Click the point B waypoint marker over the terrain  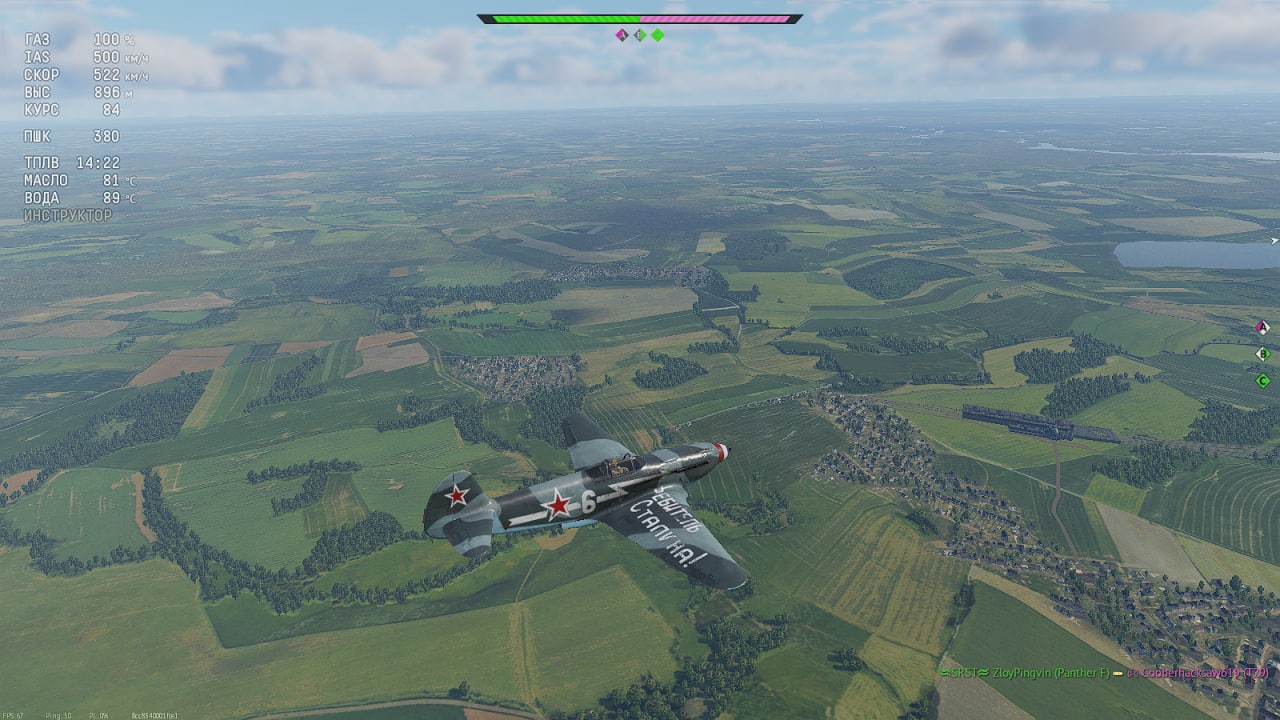(x=1262, y=353)
